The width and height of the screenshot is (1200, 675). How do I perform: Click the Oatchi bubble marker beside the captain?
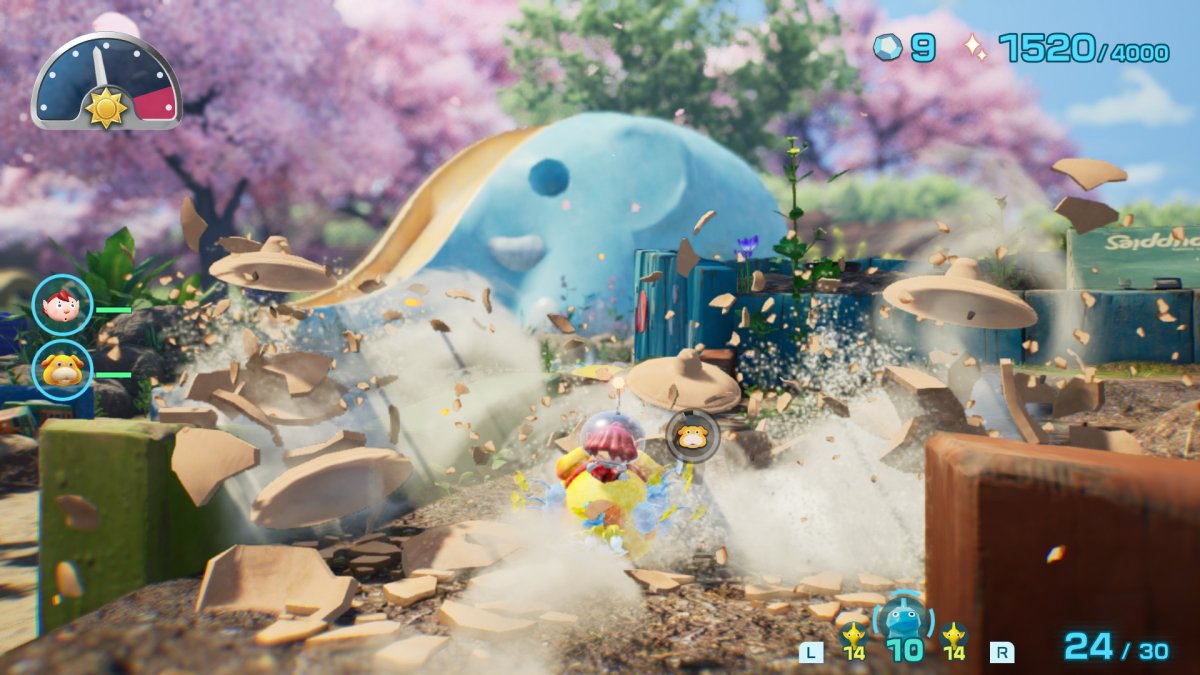tap(692, 436)
